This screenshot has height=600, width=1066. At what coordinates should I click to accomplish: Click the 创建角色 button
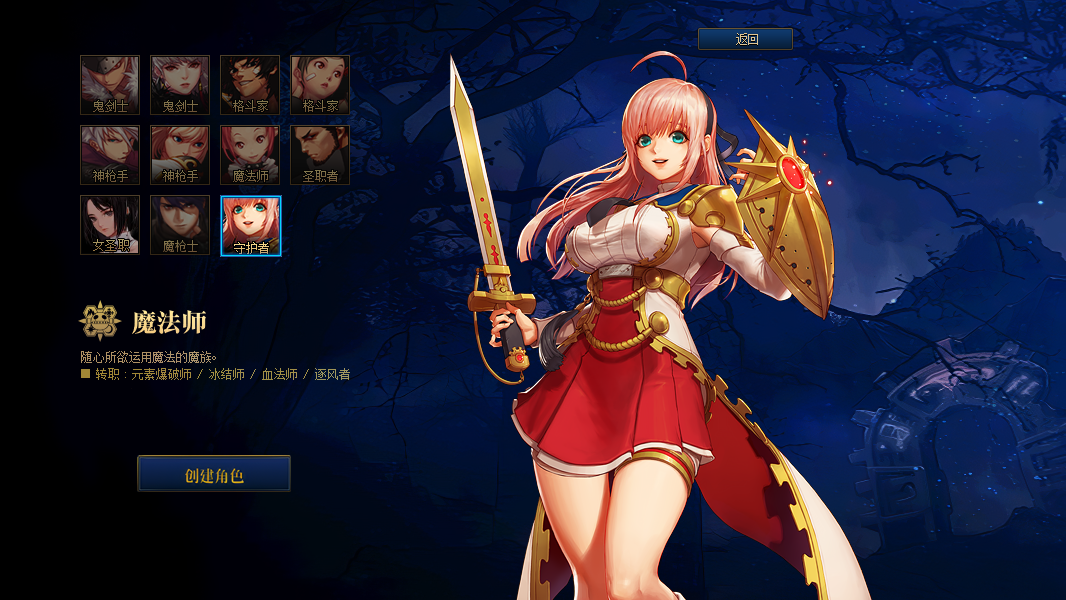pos(214,474)
